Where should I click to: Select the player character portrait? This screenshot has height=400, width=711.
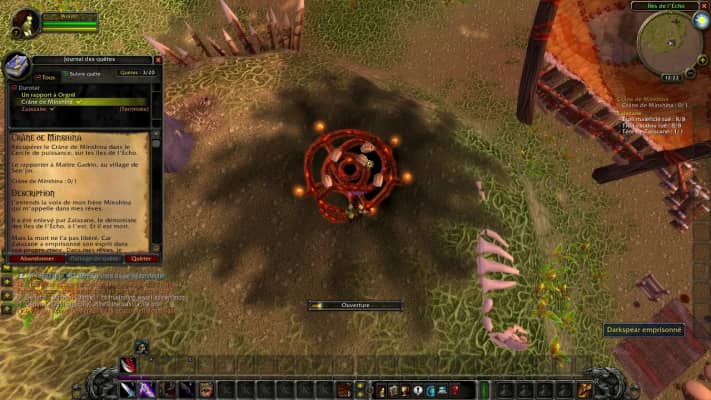coord(26,22)
